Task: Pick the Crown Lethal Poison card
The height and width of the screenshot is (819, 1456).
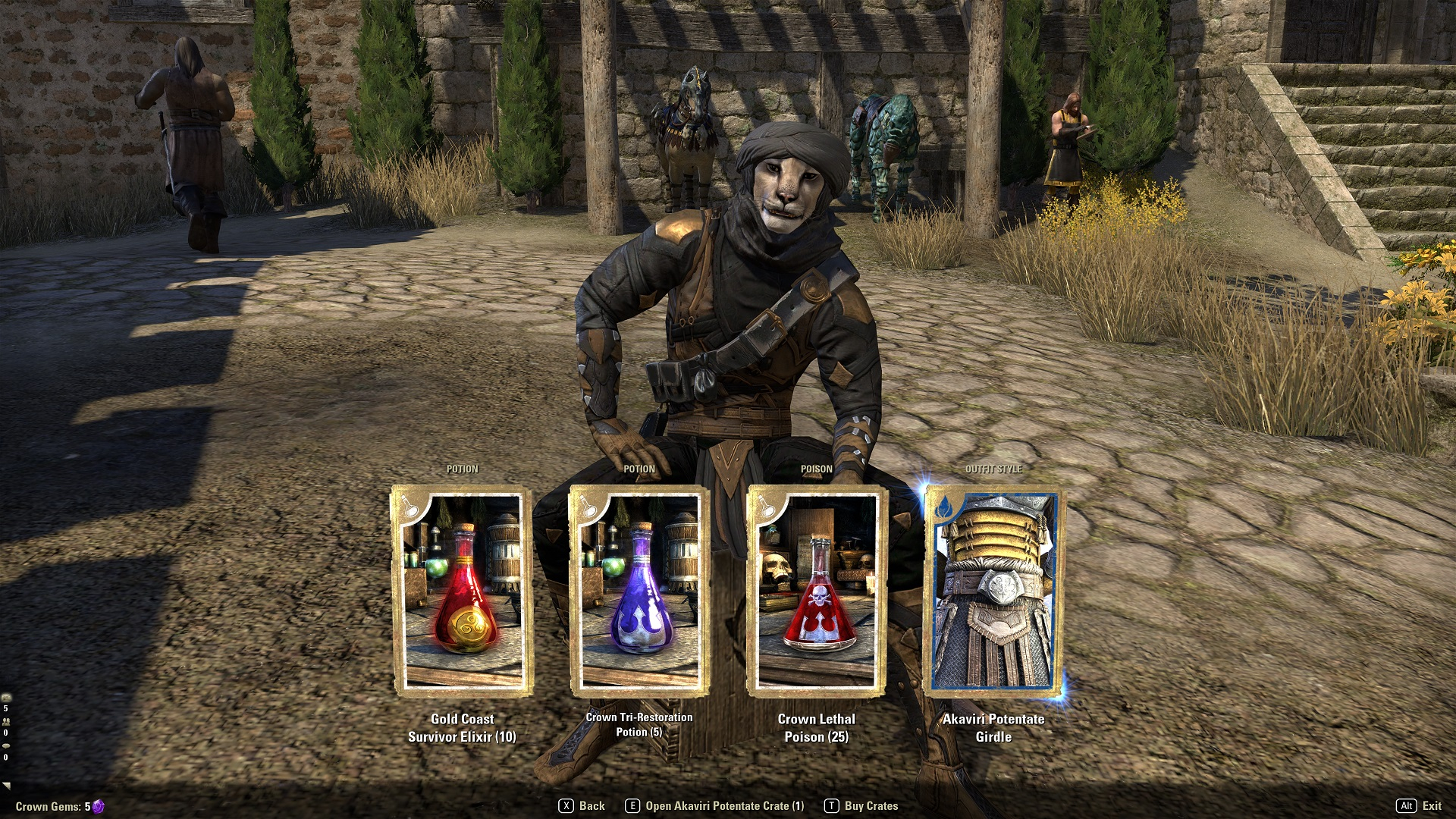Action: pyautogui.click(x=817, y=591)
